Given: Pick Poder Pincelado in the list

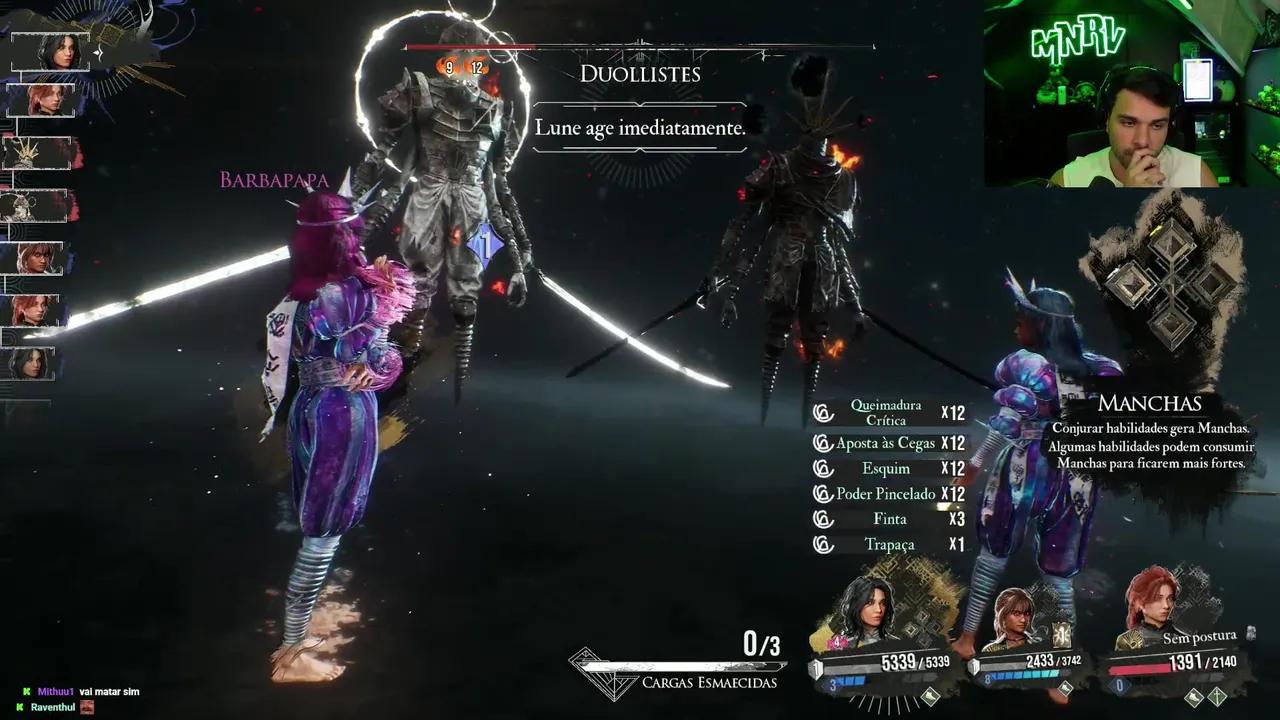Looking at the screenshot, I should pyautogui.click(x=886, y=494).
